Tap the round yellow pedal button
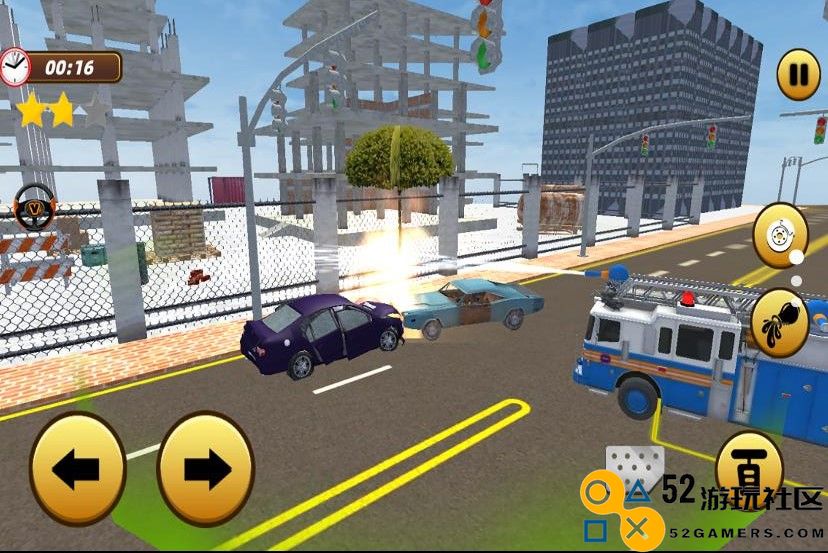The image size is (828, 553). 748,463
